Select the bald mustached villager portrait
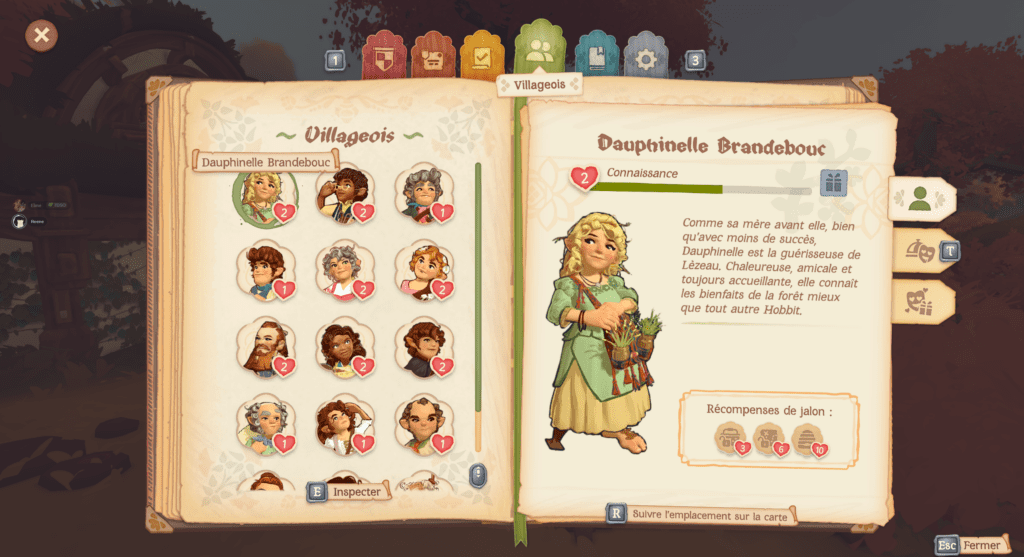This screenshot has height=557, width=1024. (x=422, y=425)
